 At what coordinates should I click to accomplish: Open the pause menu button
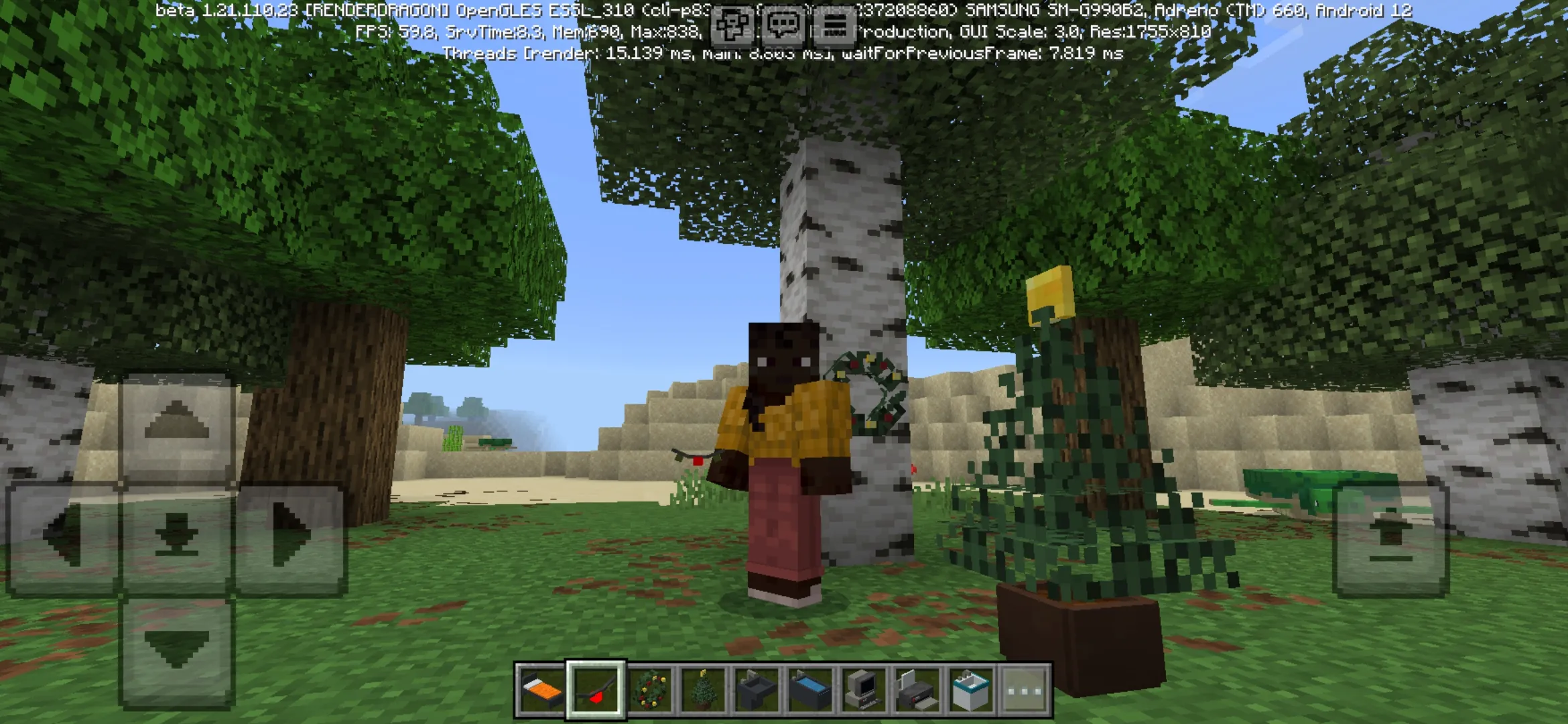(x=834, y=25)
